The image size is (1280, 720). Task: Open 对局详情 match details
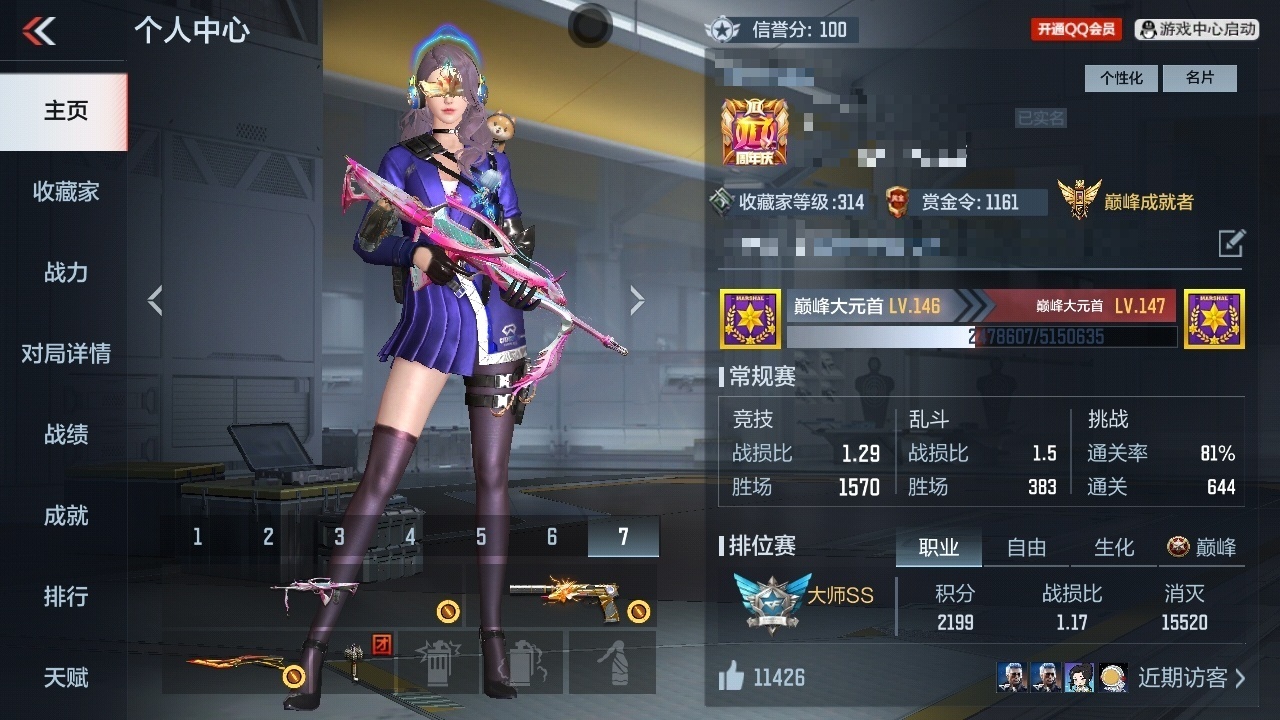tap(65, 353)
